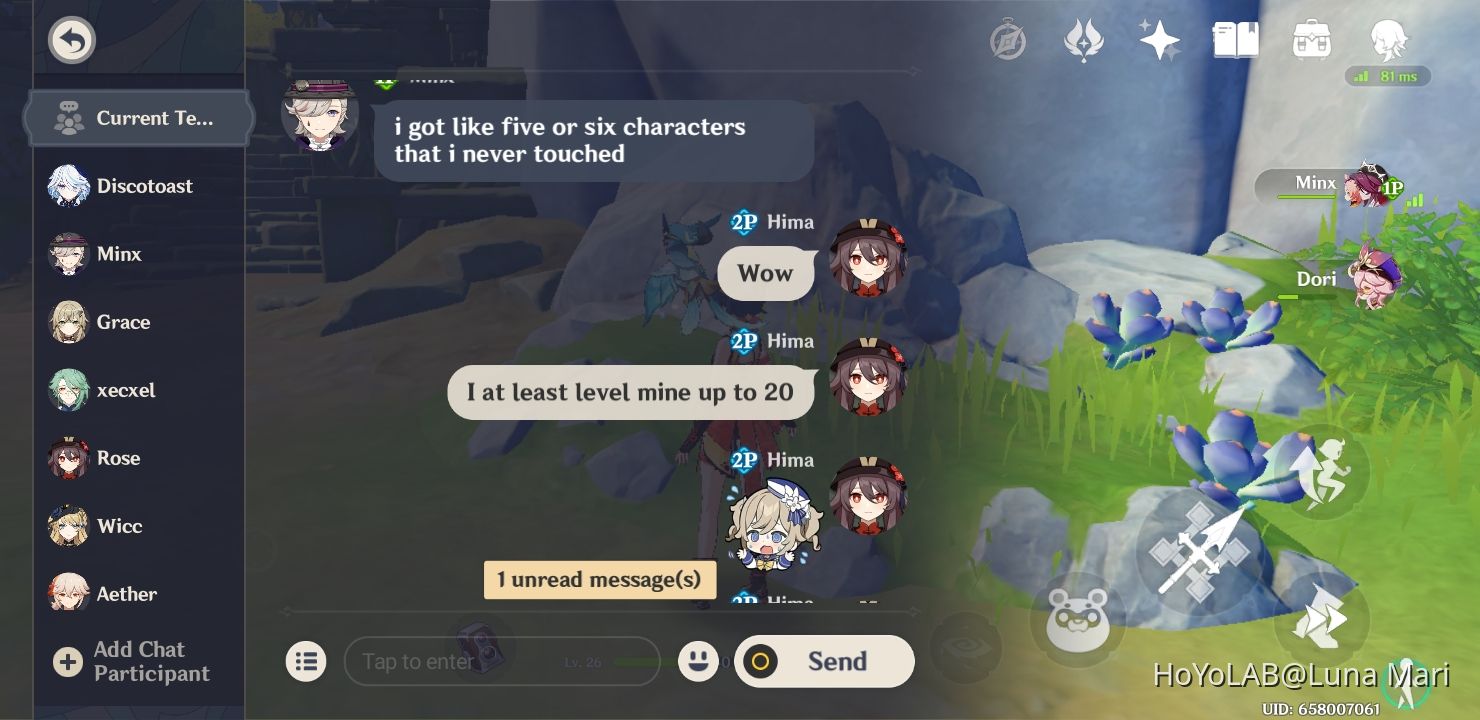Click the sparkling star event icon
This screenshot has height=720, width=1480.
[1159, 41]
